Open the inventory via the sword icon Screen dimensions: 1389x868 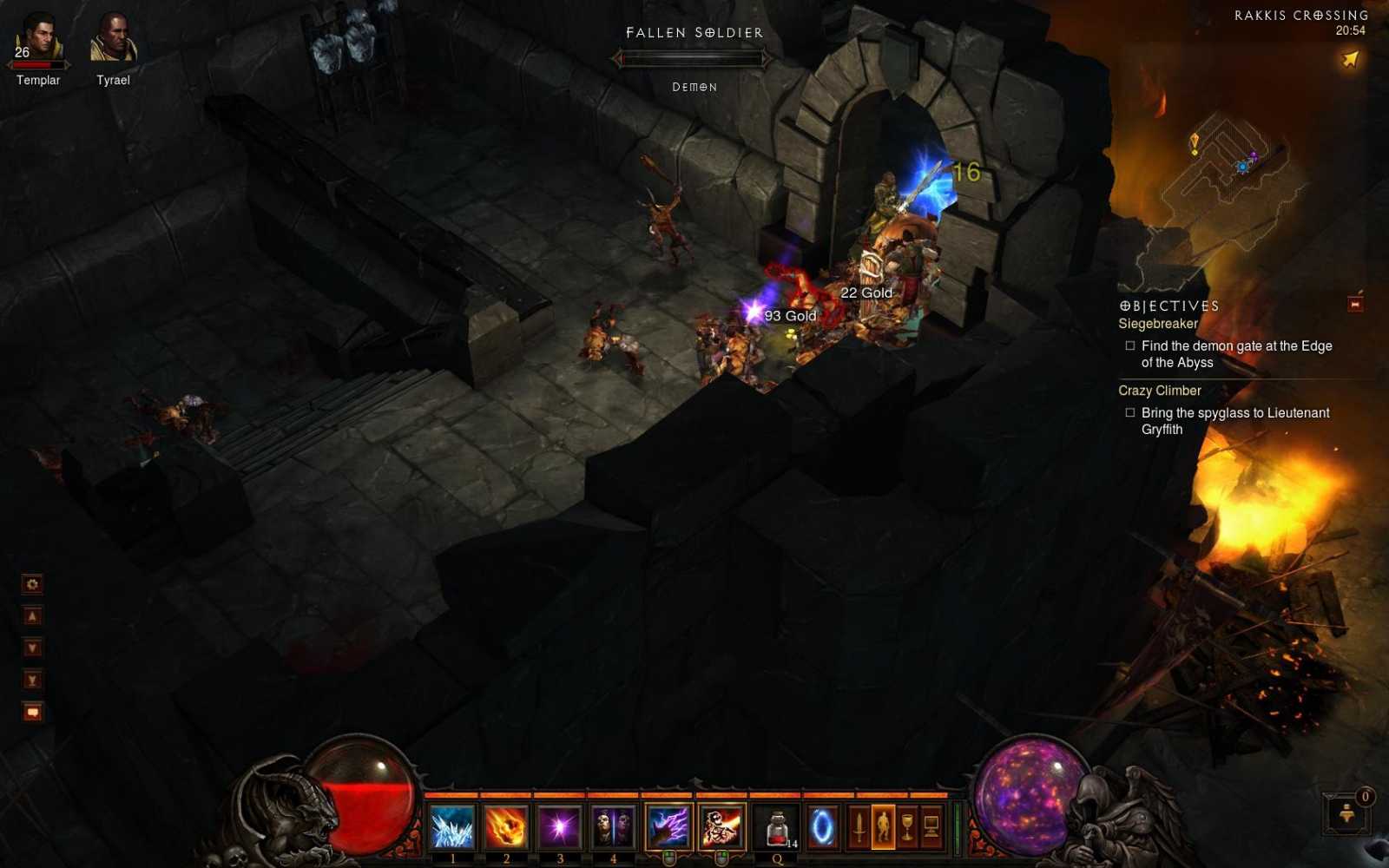[x=861, y=826]
